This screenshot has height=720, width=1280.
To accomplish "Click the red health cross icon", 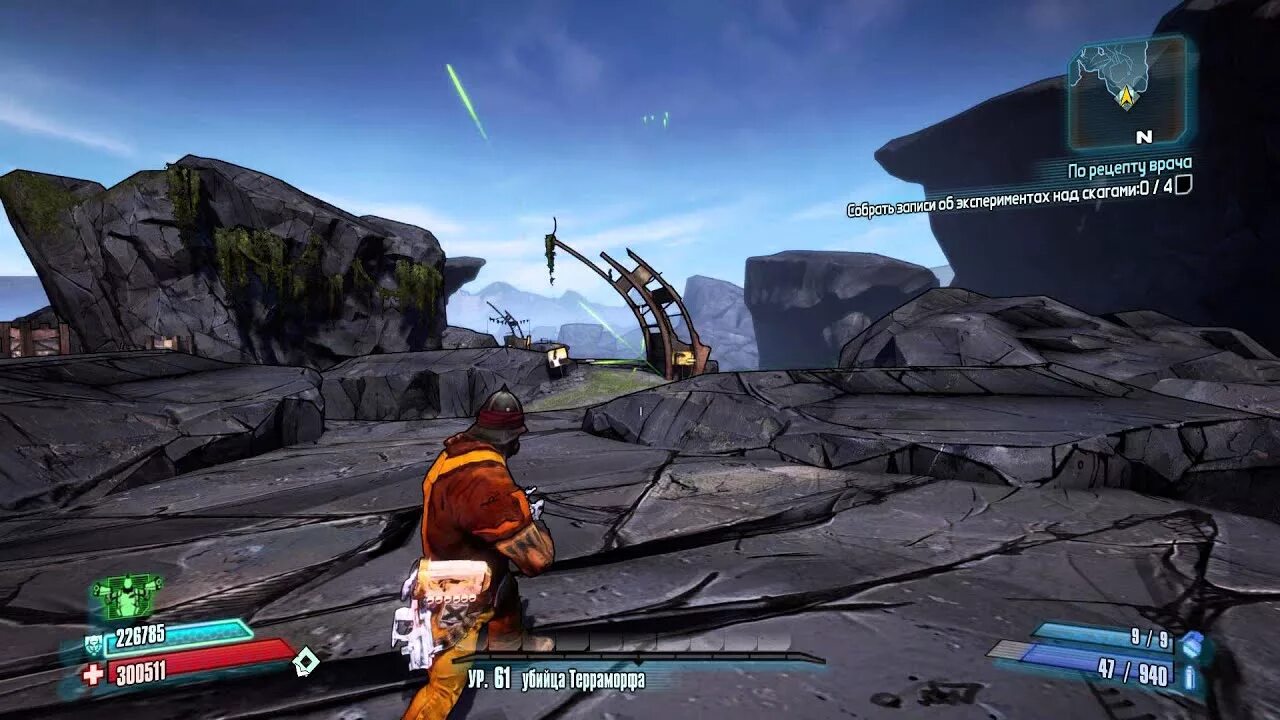I will (93, 674).
